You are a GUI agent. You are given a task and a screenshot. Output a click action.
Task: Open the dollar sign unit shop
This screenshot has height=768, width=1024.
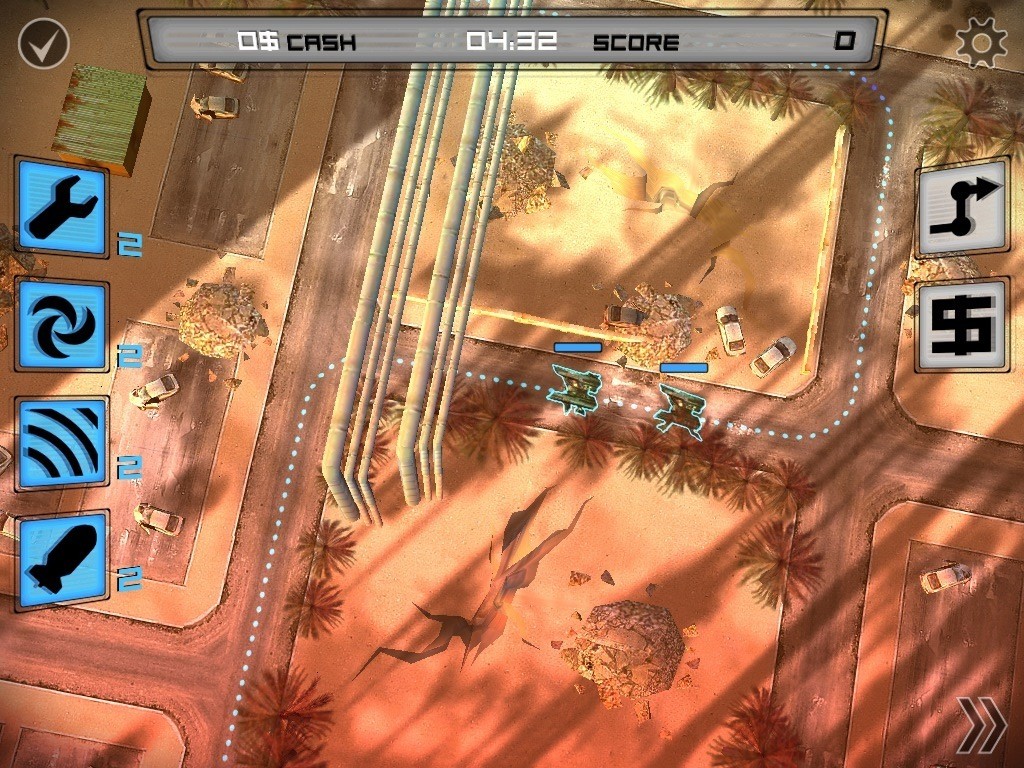[x=961, y=324]
